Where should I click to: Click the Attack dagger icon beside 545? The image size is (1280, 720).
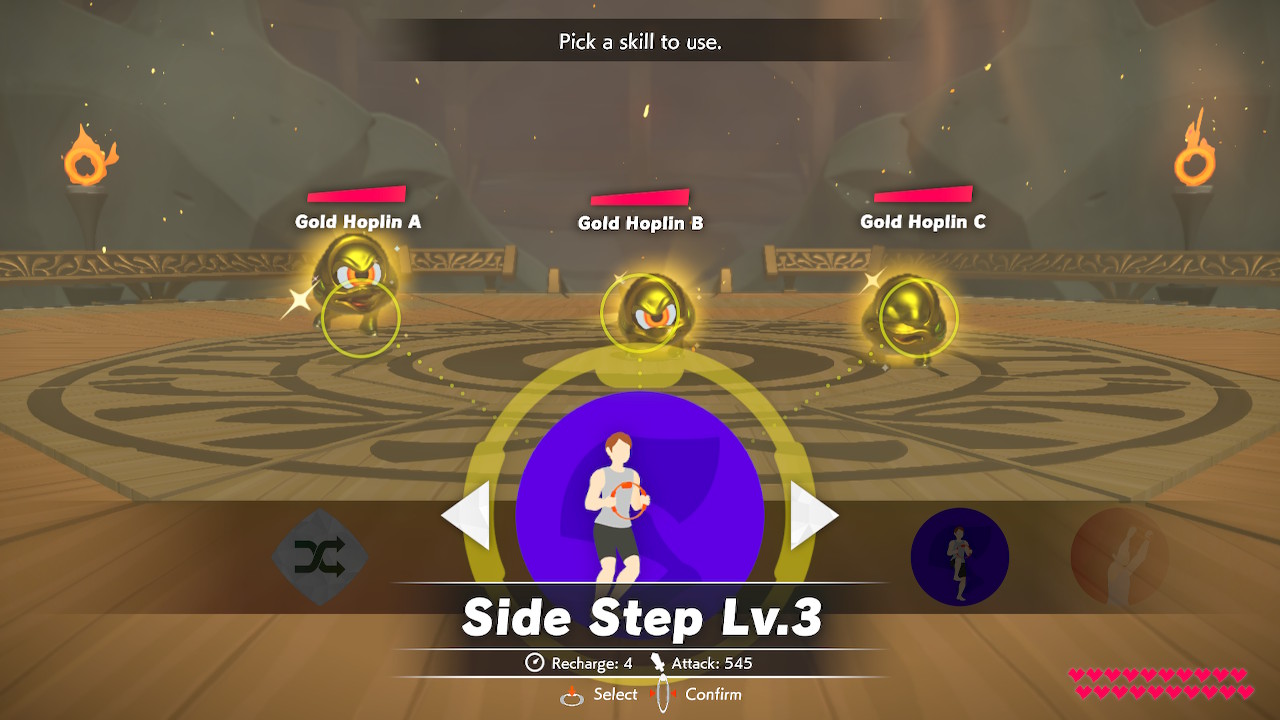pyautogui.click(x=658, y=662)
